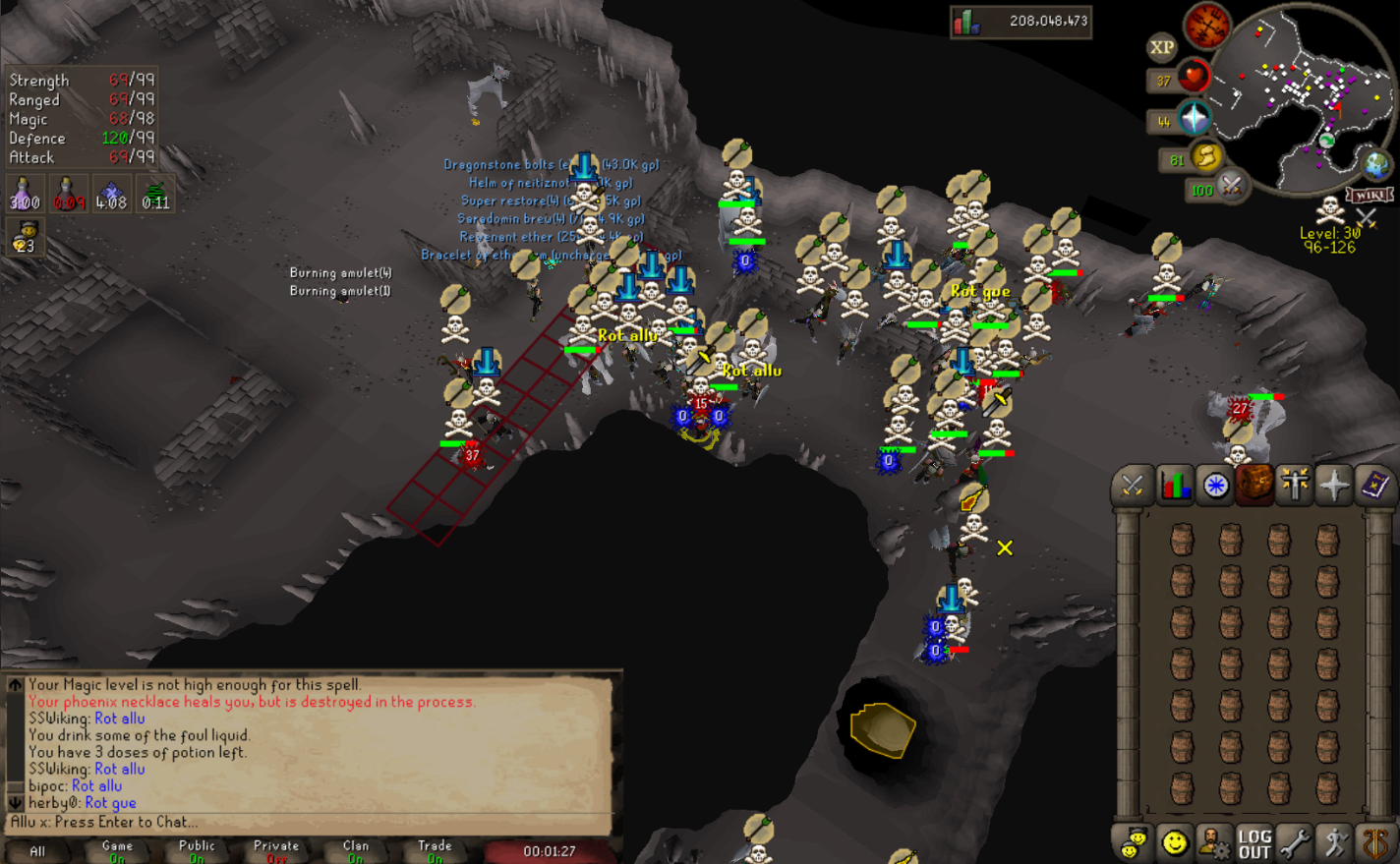Image resolution: width=1400 pixels, height=864 pixels.
Task: Select the Clan chat tab
Action: 356,850
